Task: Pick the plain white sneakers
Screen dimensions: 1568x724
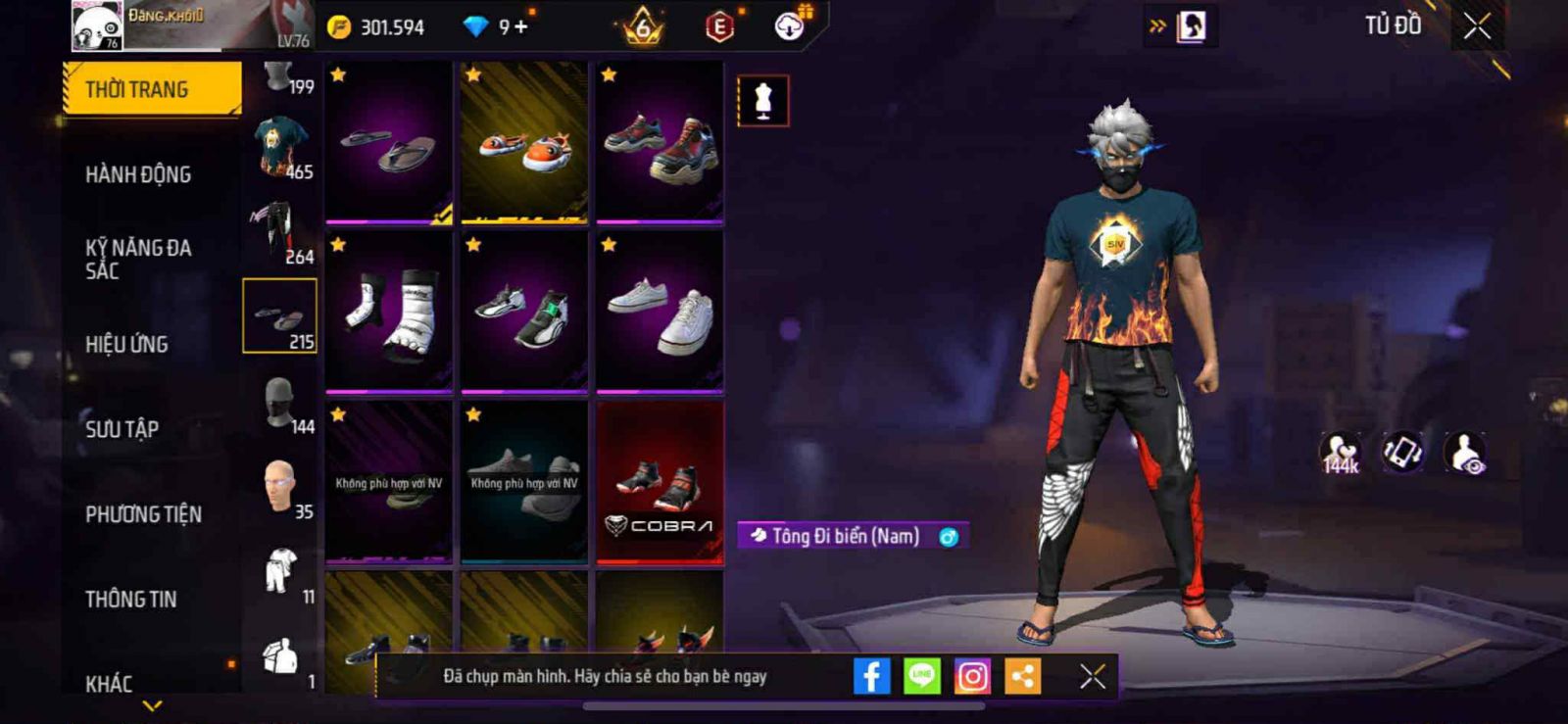Action: click(x=660, y=313)
